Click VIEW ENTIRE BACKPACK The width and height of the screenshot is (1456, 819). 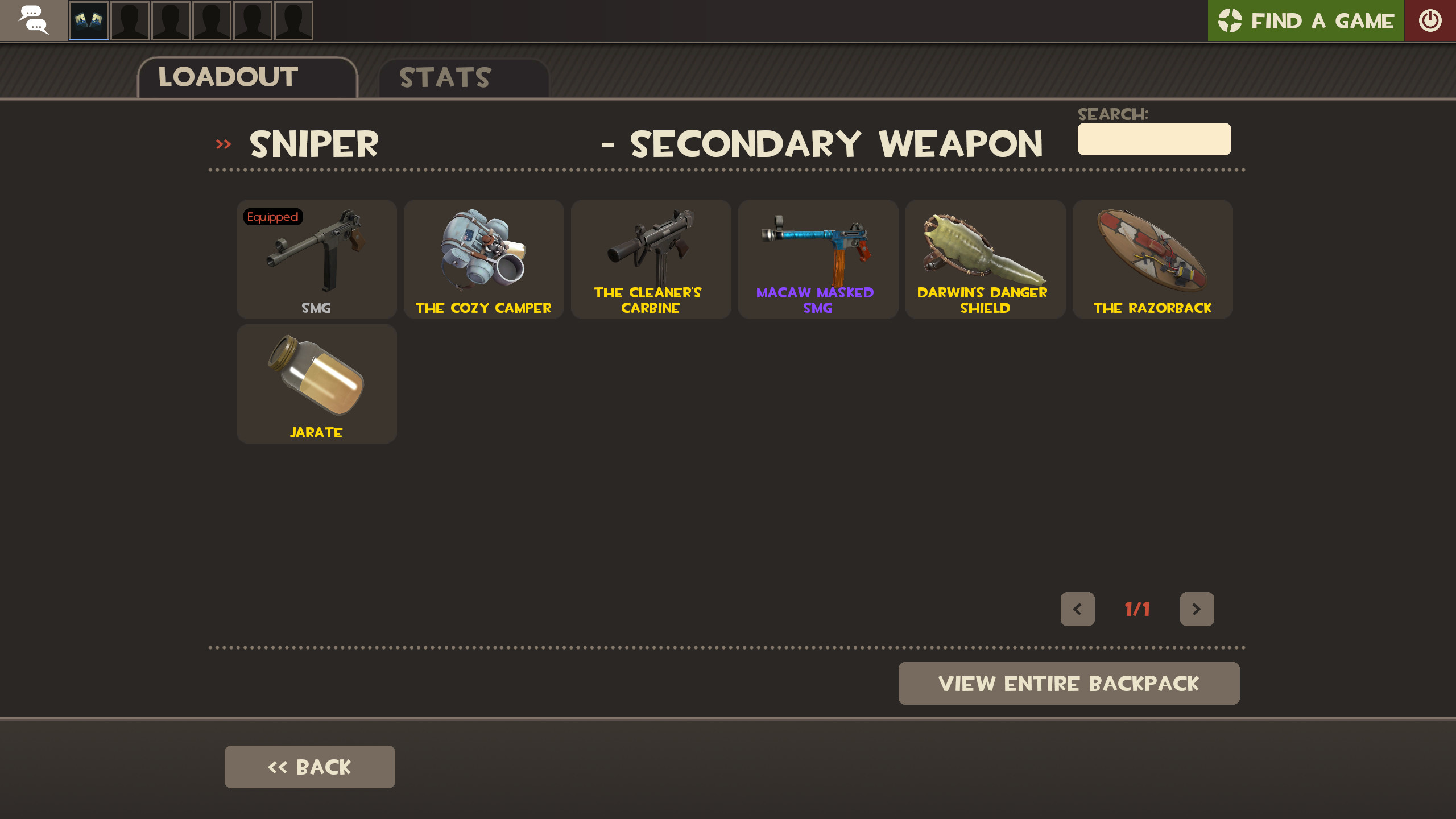tap(1069, 683)
